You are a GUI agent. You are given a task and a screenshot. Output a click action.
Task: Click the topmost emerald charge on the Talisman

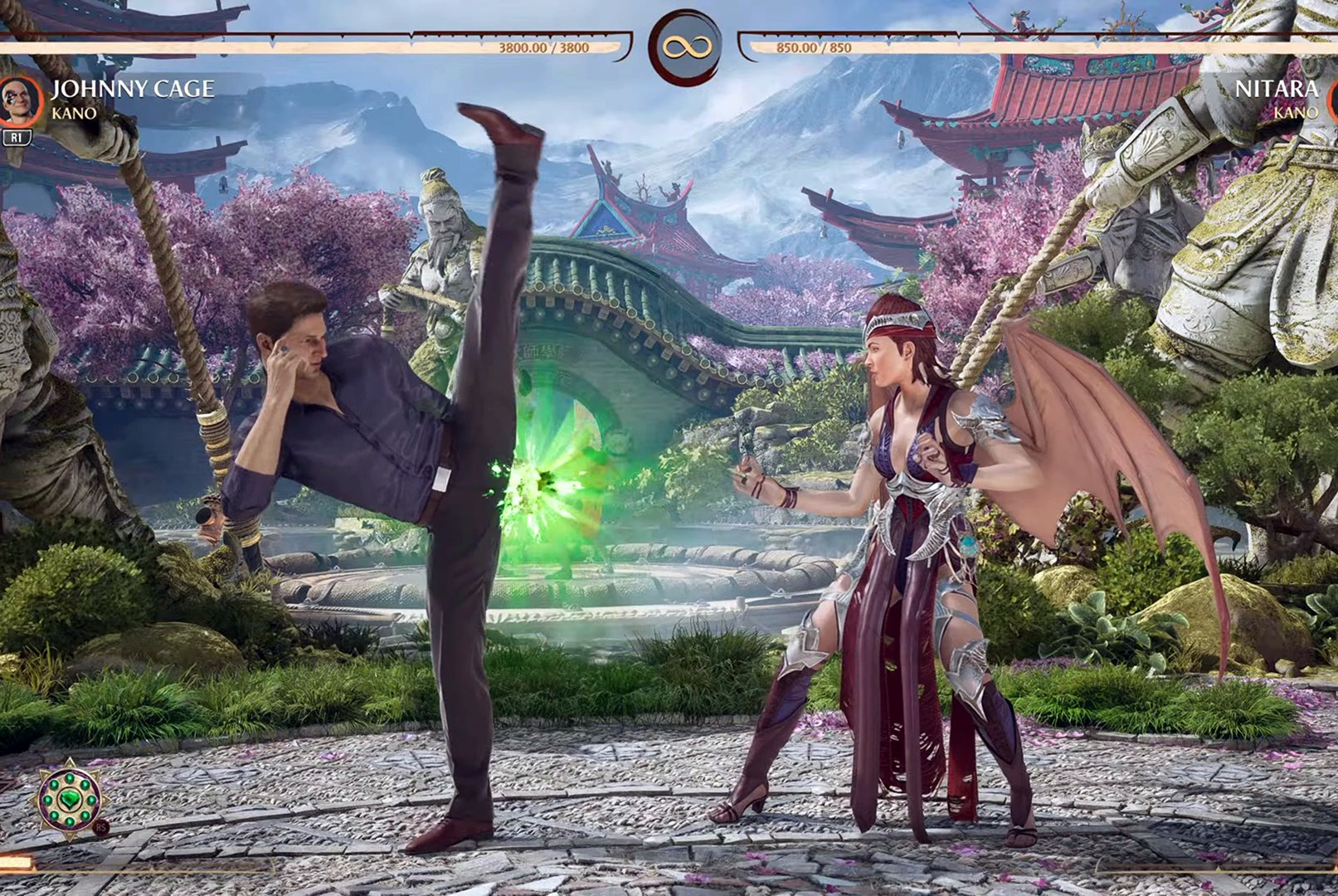pyautogui.click(x=70, y=777)
